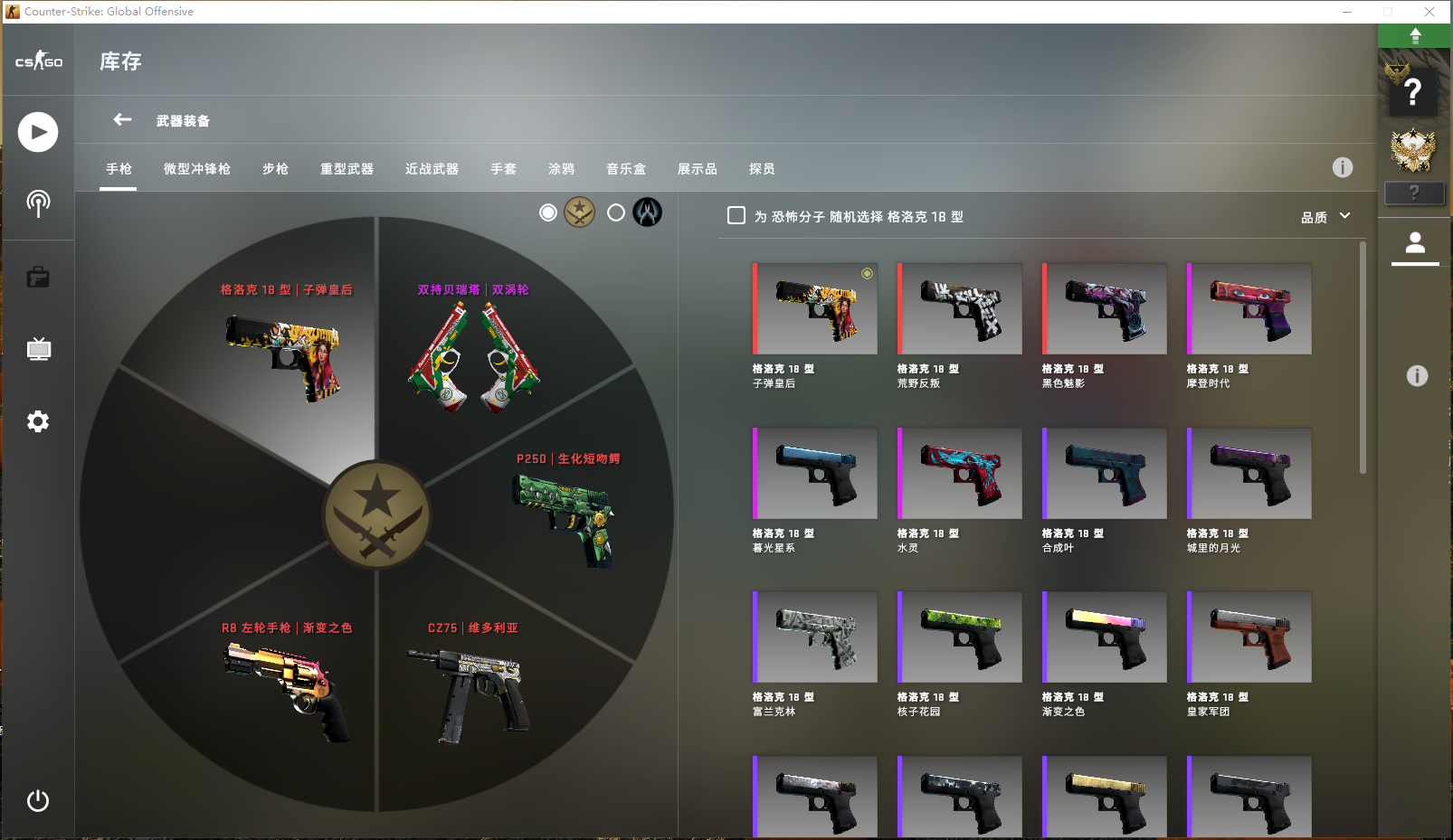Open the 品质 sort dropdown
The image size is (1453, 840).
point(1325,217)
